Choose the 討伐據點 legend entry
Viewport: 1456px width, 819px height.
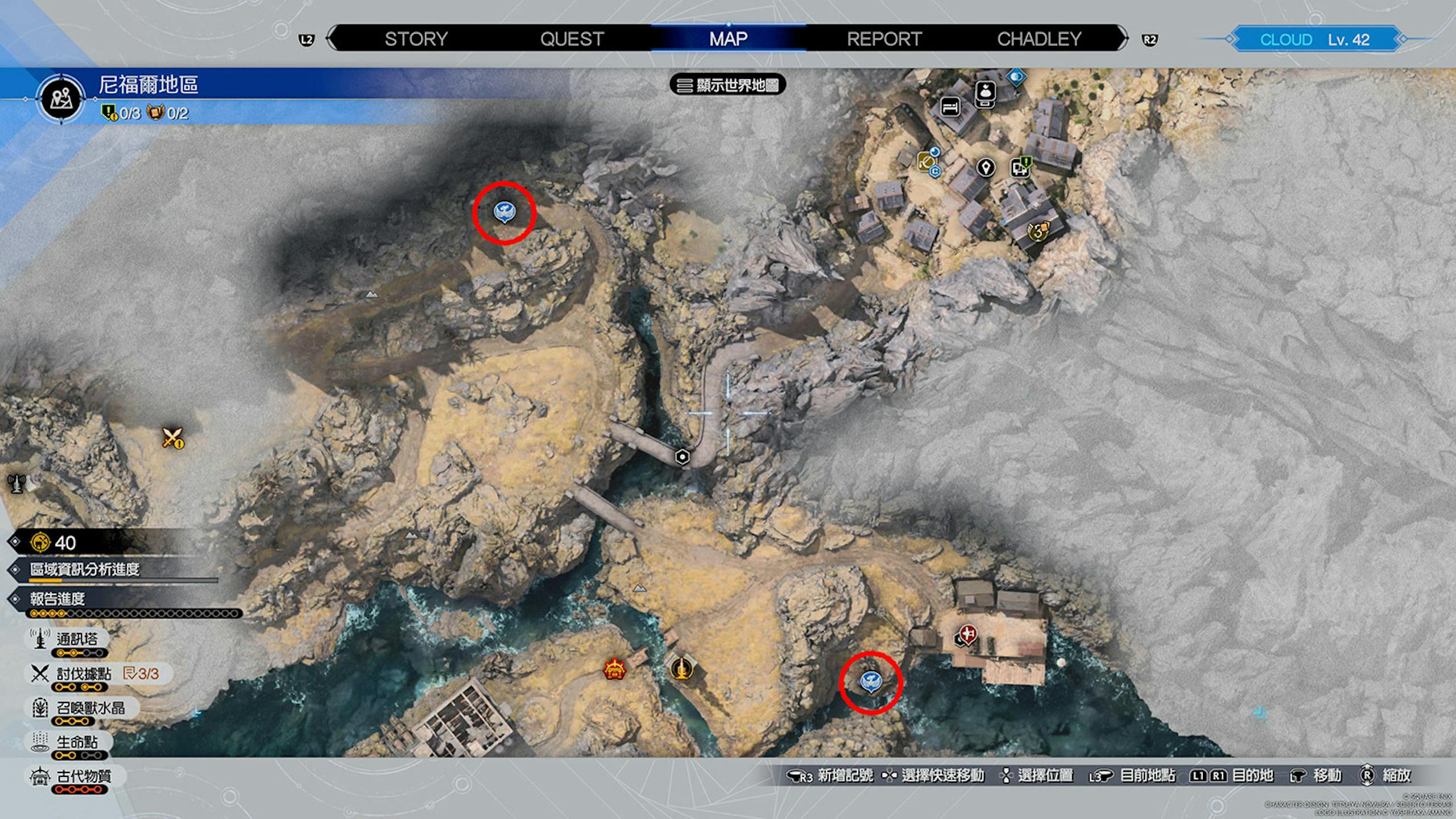point(83,674)
